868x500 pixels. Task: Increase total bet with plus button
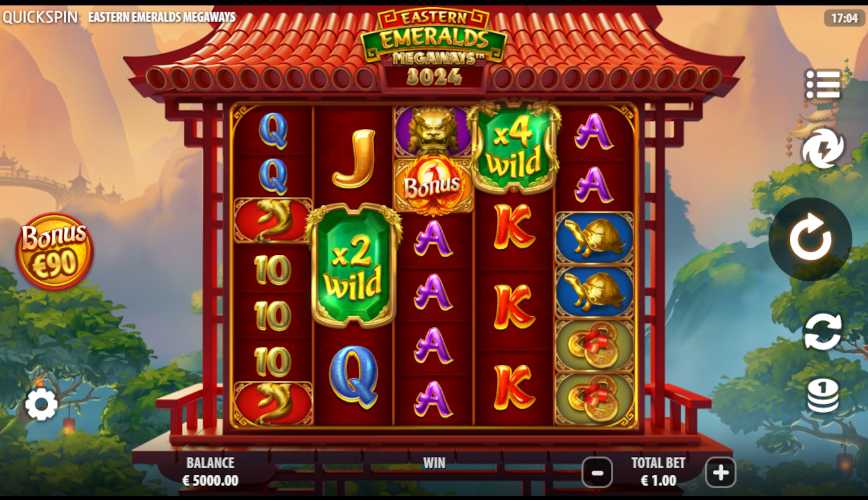720,472
